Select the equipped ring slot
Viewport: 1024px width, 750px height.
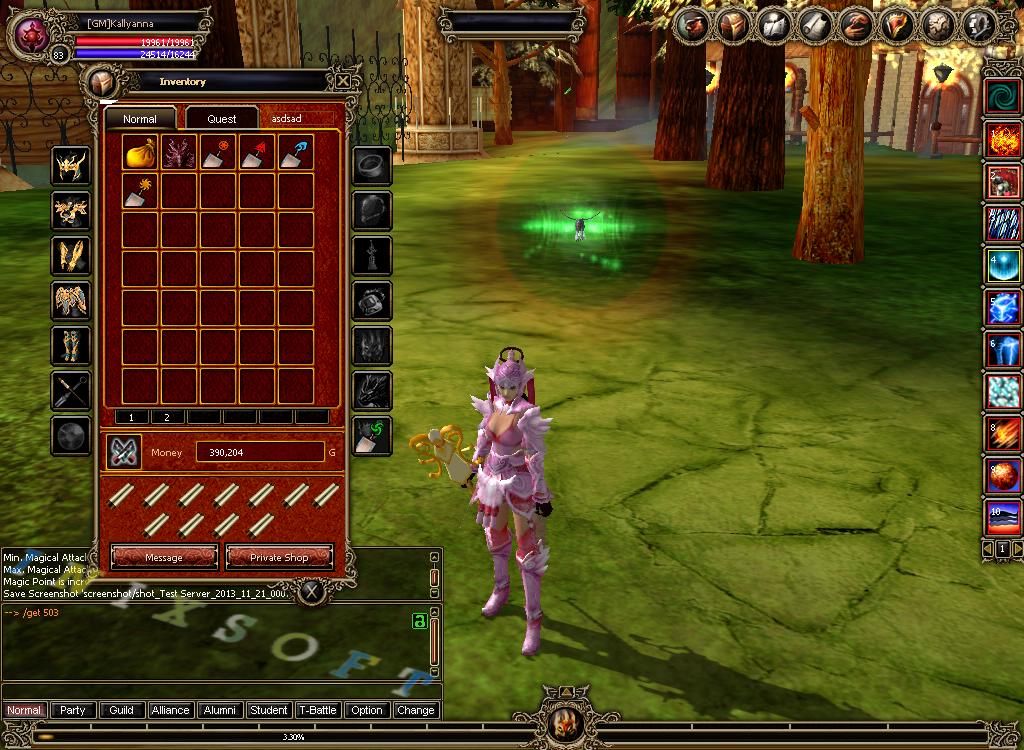[x=372, y=165]
